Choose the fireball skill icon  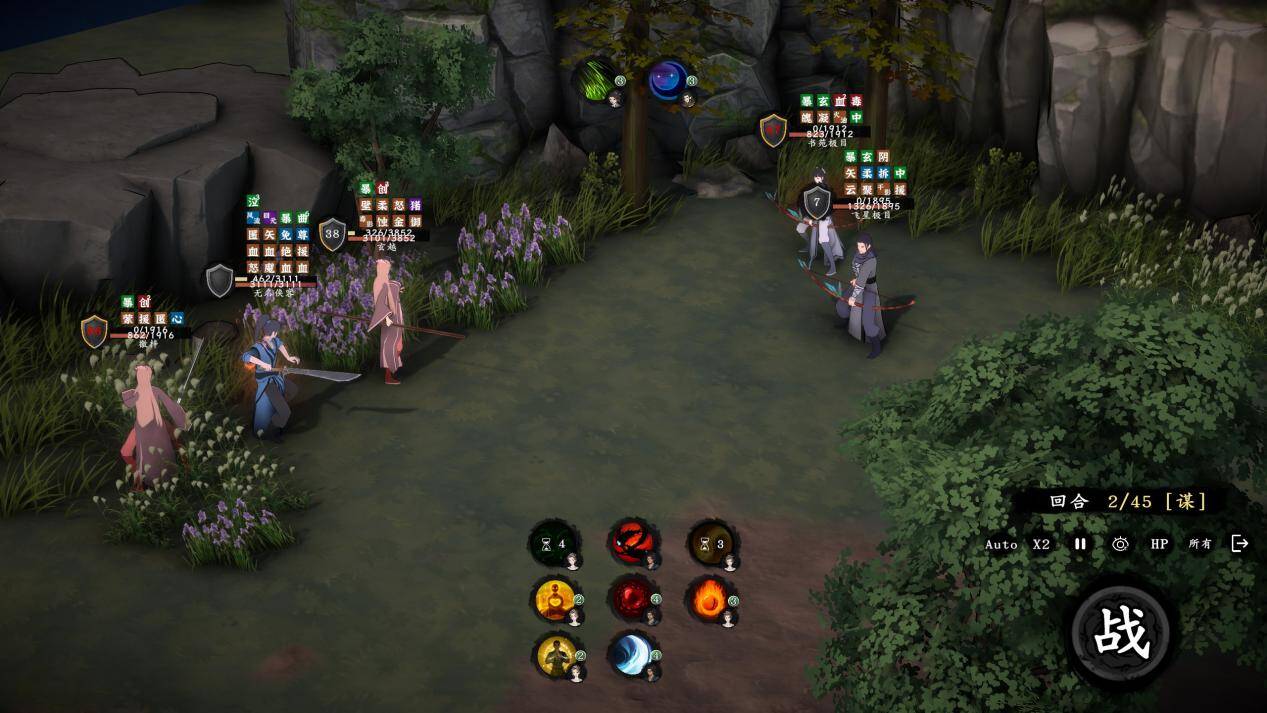click(x=711, y=599)
